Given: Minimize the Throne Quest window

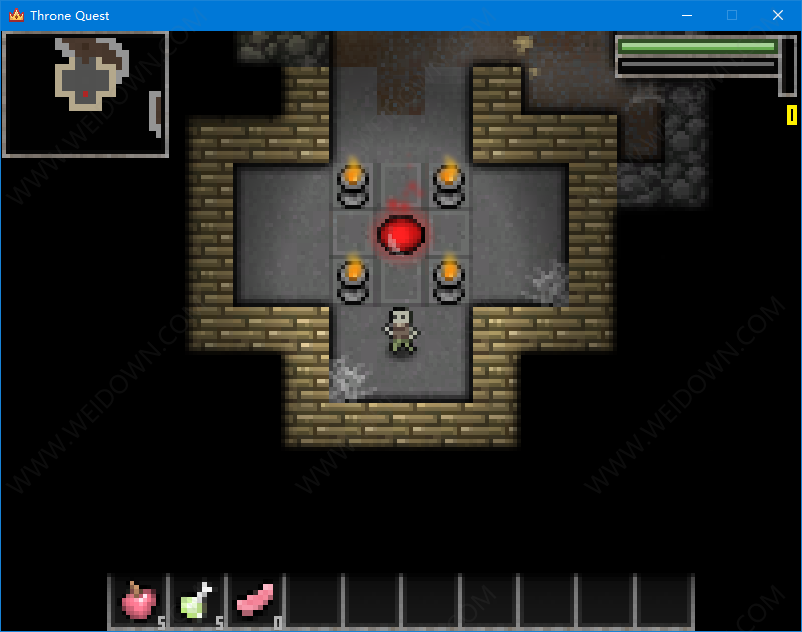Looking at the screenshot, I should 686,15.
